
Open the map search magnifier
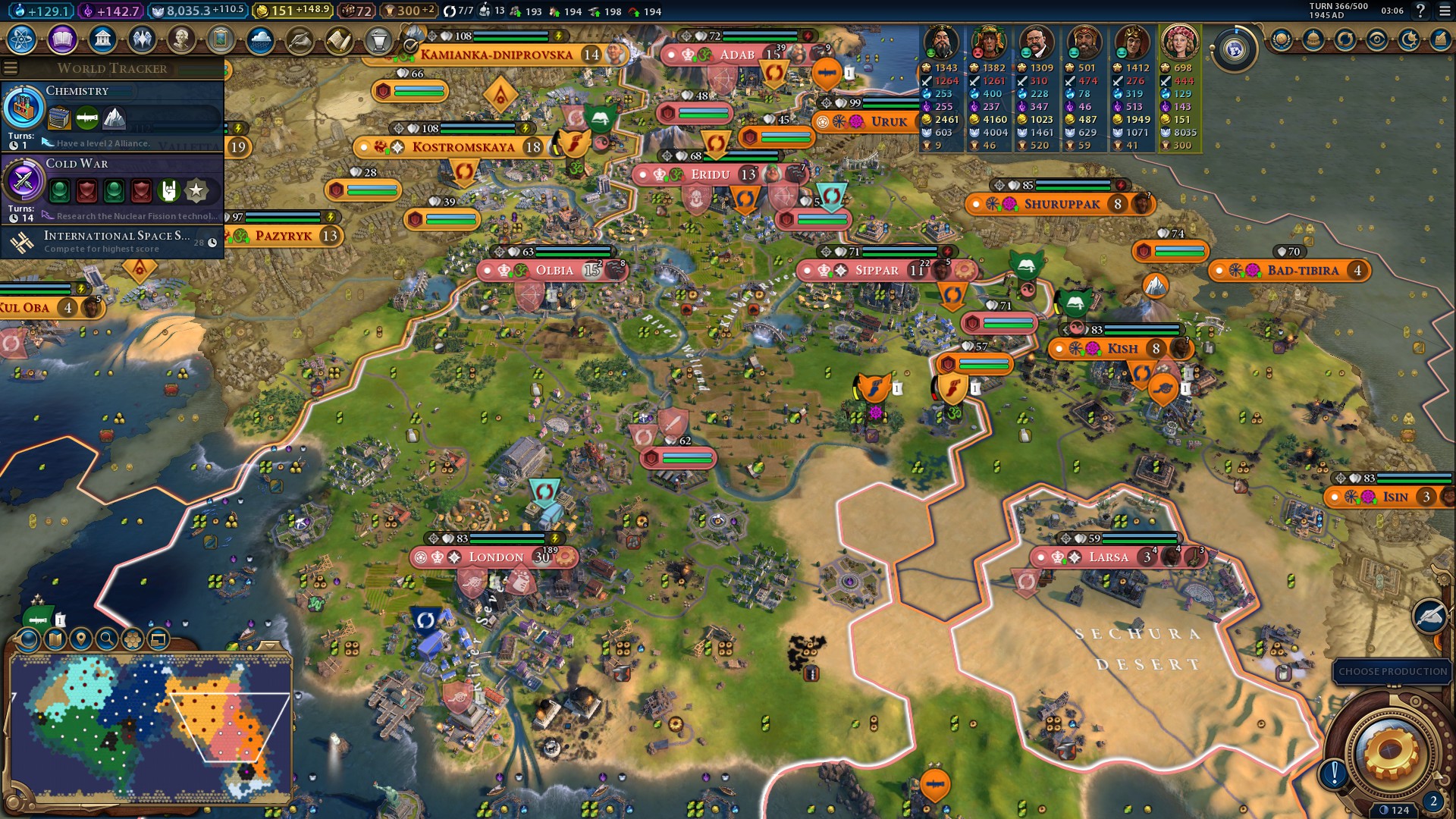pyautogui.click(x=107, y=639)
